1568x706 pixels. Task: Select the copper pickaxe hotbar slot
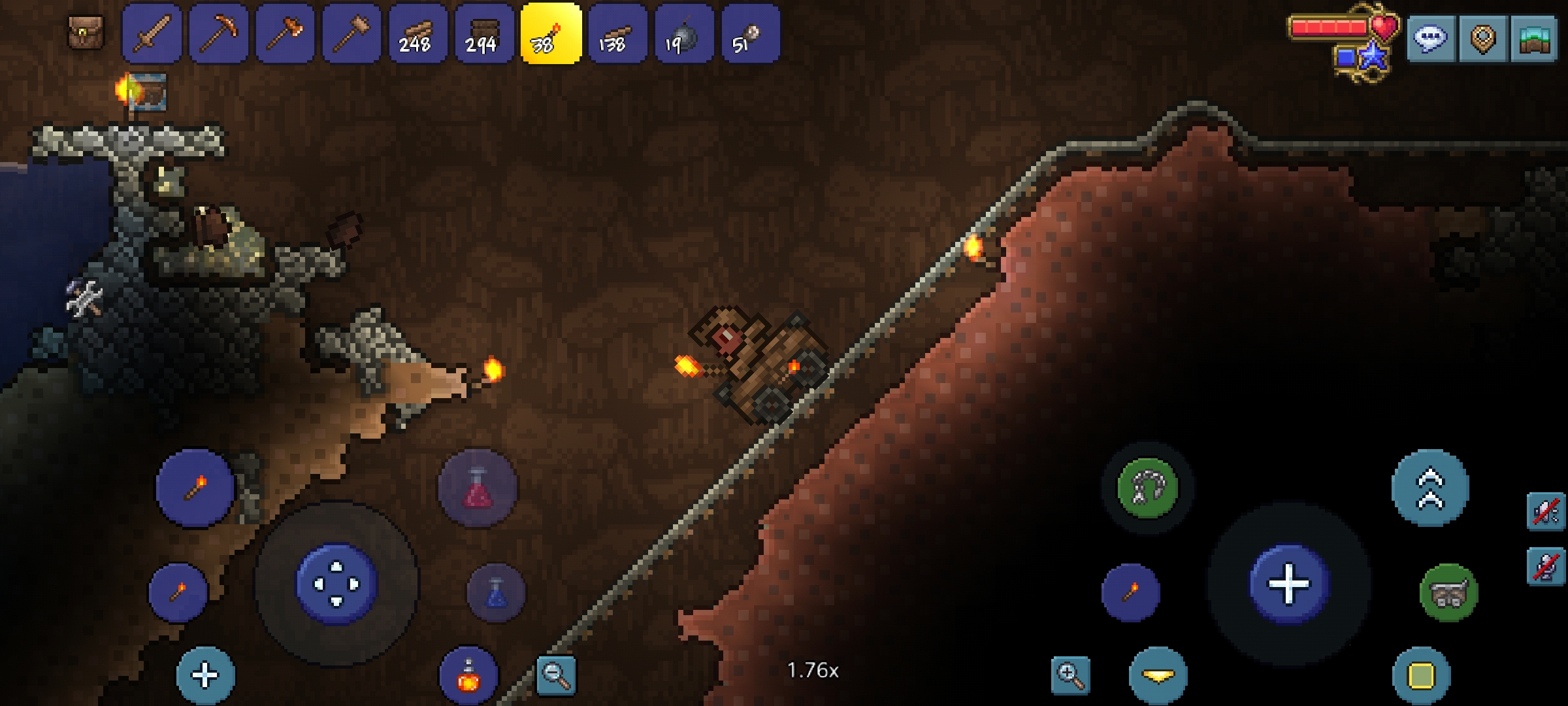(x=219, y=34)
